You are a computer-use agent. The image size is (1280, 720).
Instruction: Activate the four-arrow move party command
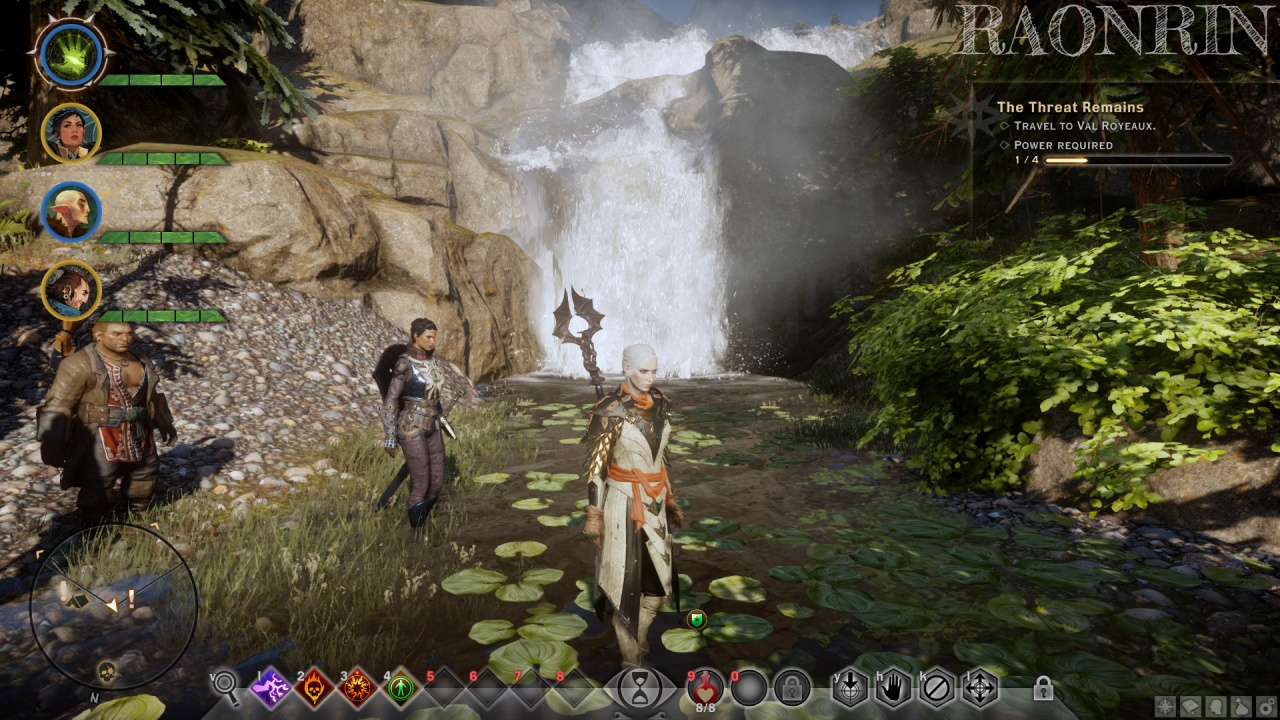980,688
